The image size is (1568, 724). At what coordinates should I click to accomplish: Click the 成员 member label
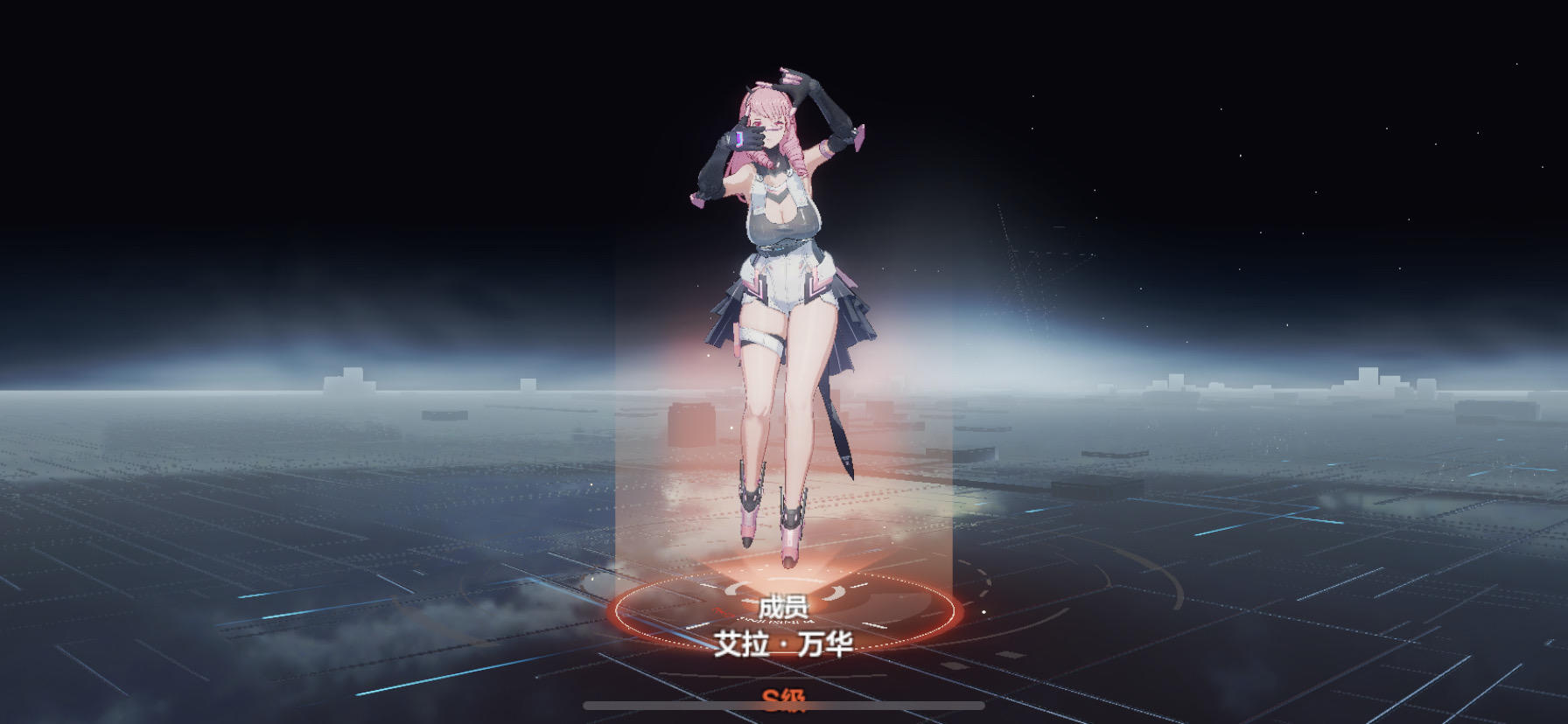783,607
